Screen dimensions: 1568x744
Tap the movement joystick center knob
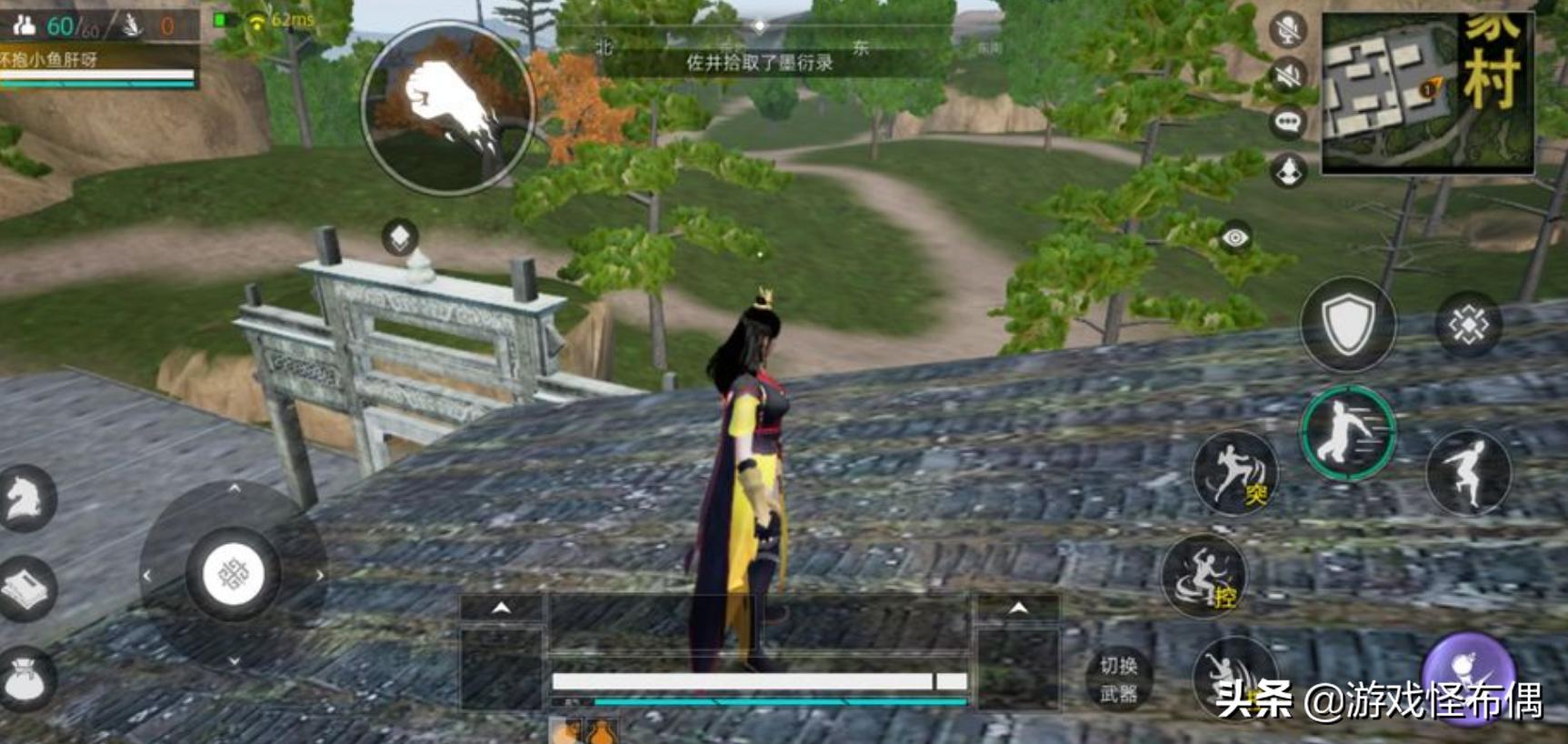point(233,575)
